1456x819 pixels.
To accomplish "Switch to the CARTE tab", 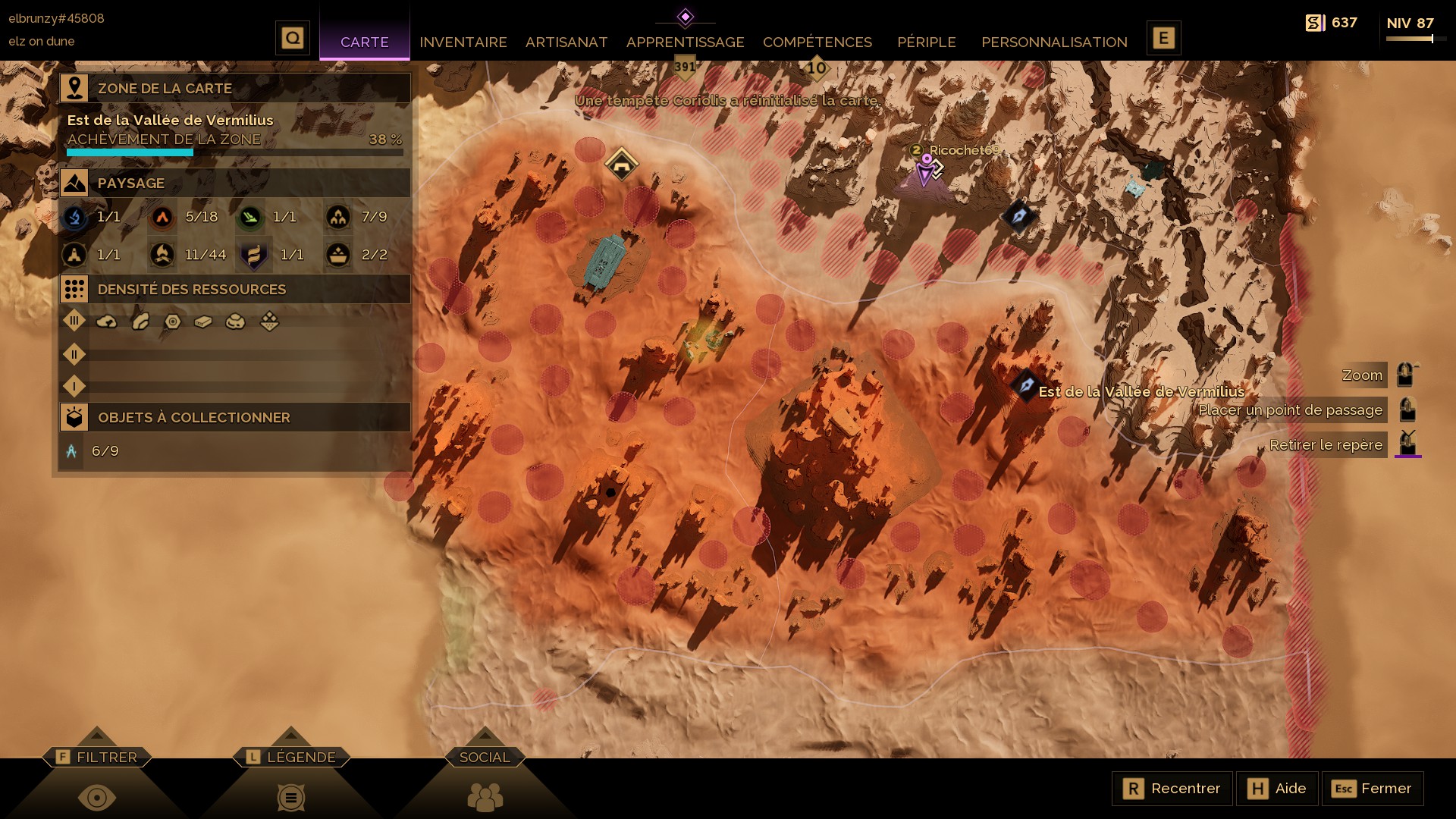I will pos(364,42).
